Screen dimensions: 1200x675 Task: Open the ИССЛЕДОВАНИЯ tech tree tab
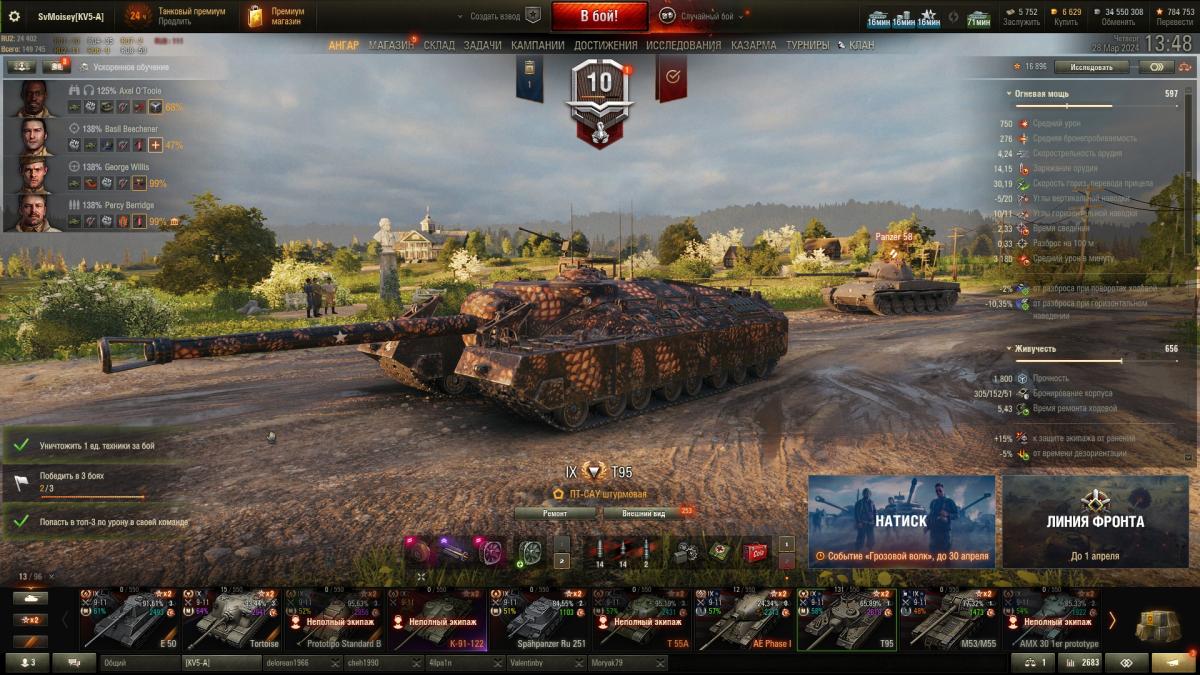[x=683, y=46]
